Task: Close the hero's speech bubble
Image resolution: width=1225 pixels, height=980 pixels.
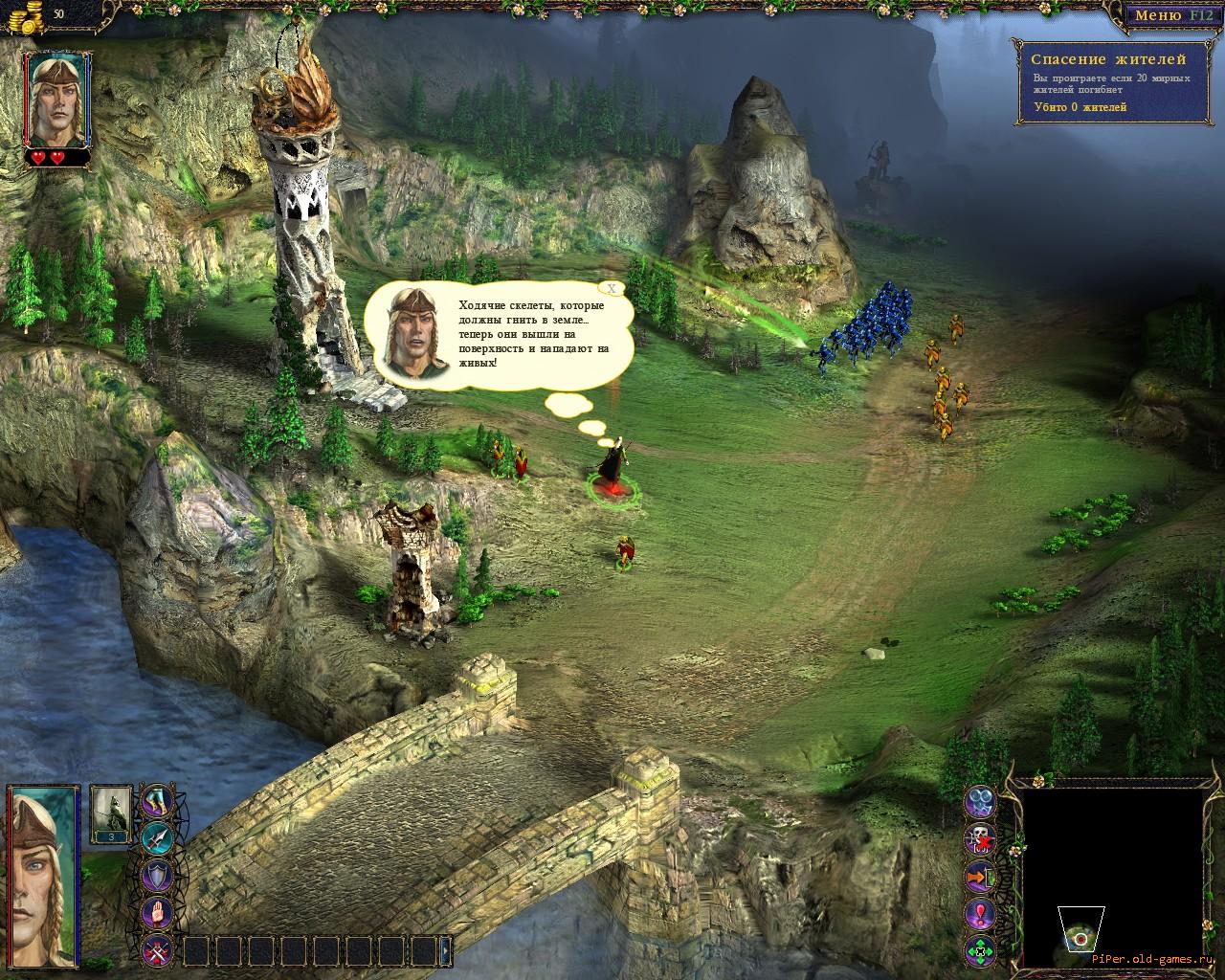Action: coord(611,287)
